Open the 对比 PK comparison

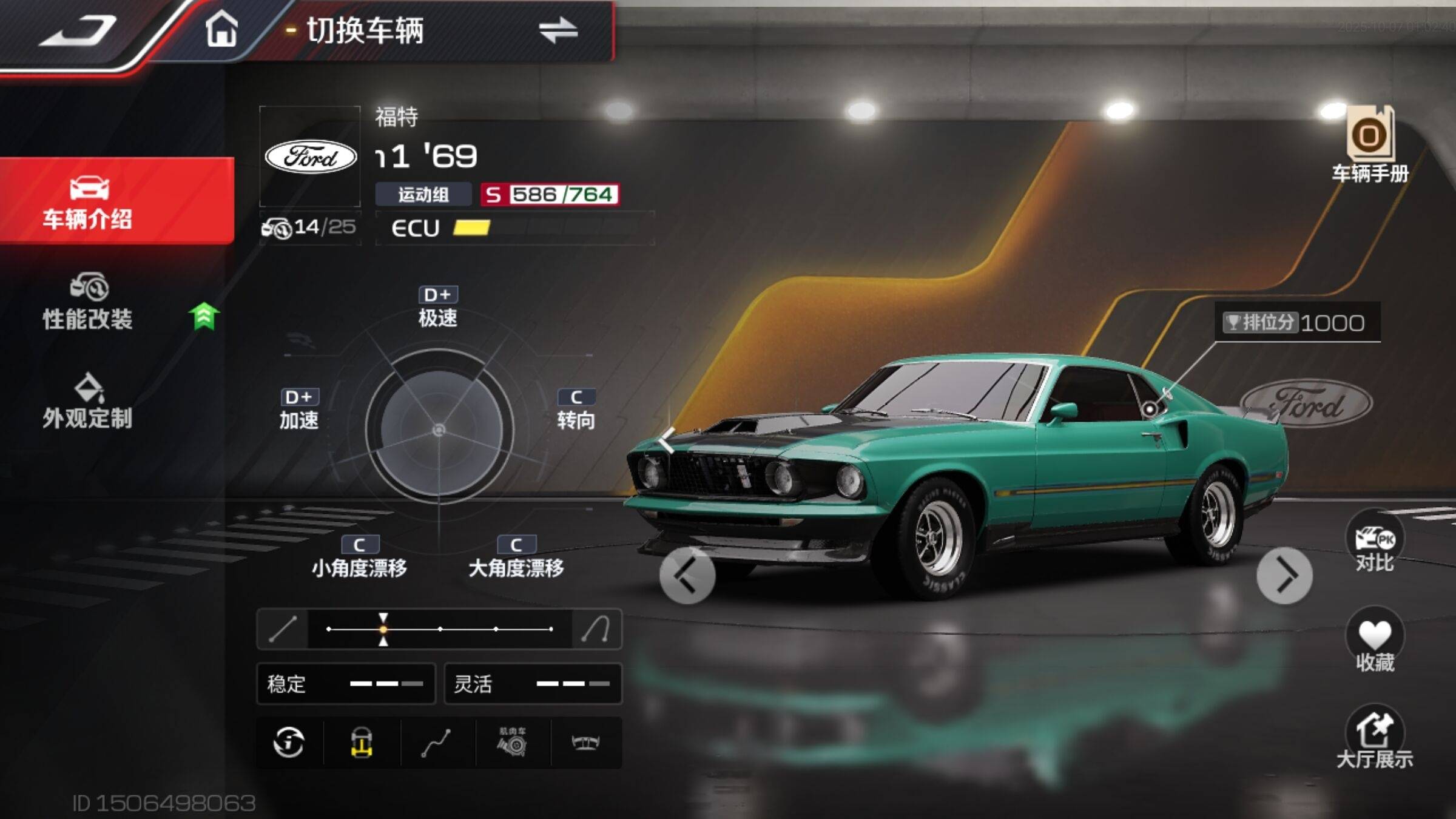click(1375, 544)
